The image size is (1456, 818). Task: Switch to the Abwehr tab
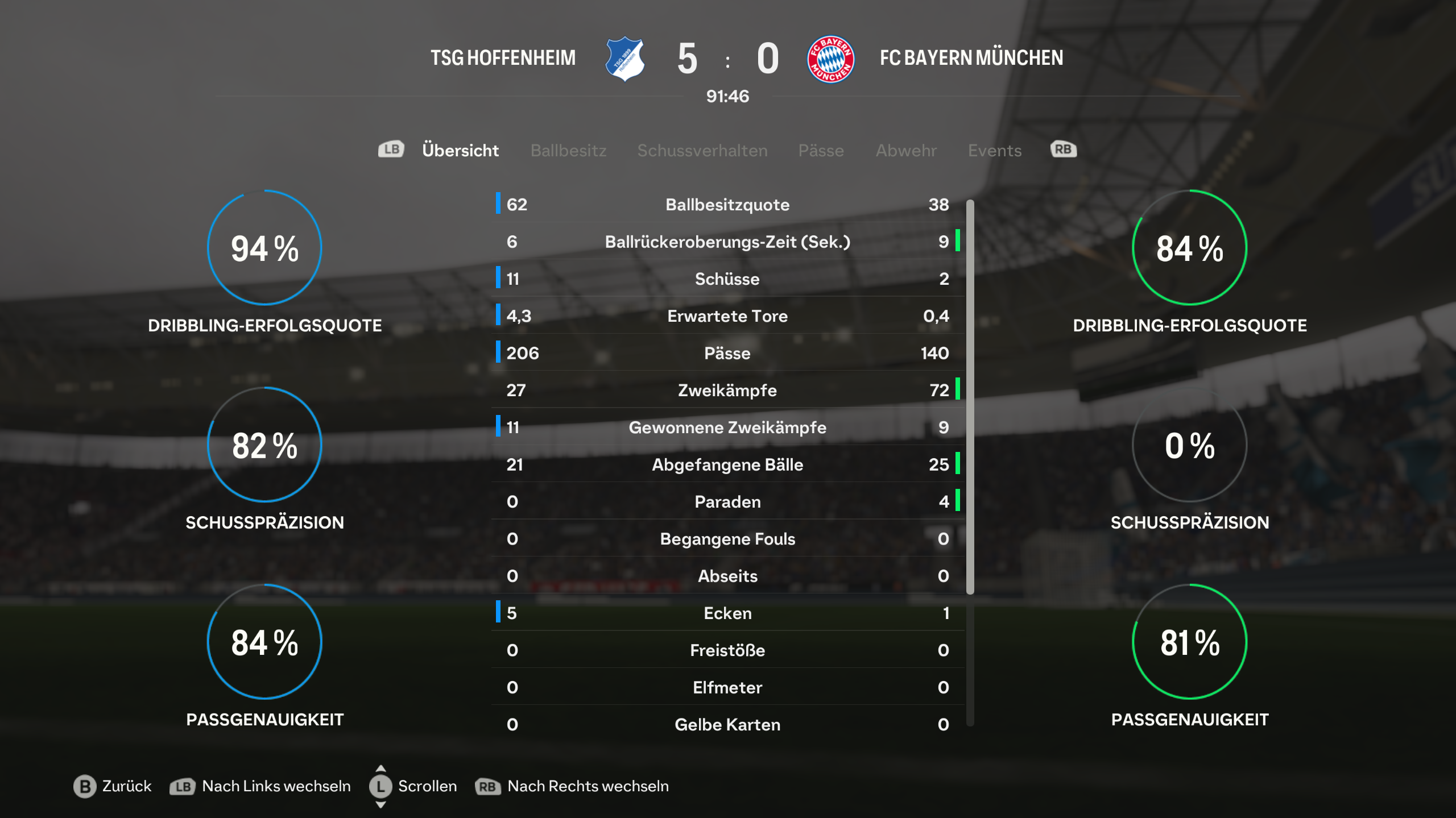click(906, 151)
